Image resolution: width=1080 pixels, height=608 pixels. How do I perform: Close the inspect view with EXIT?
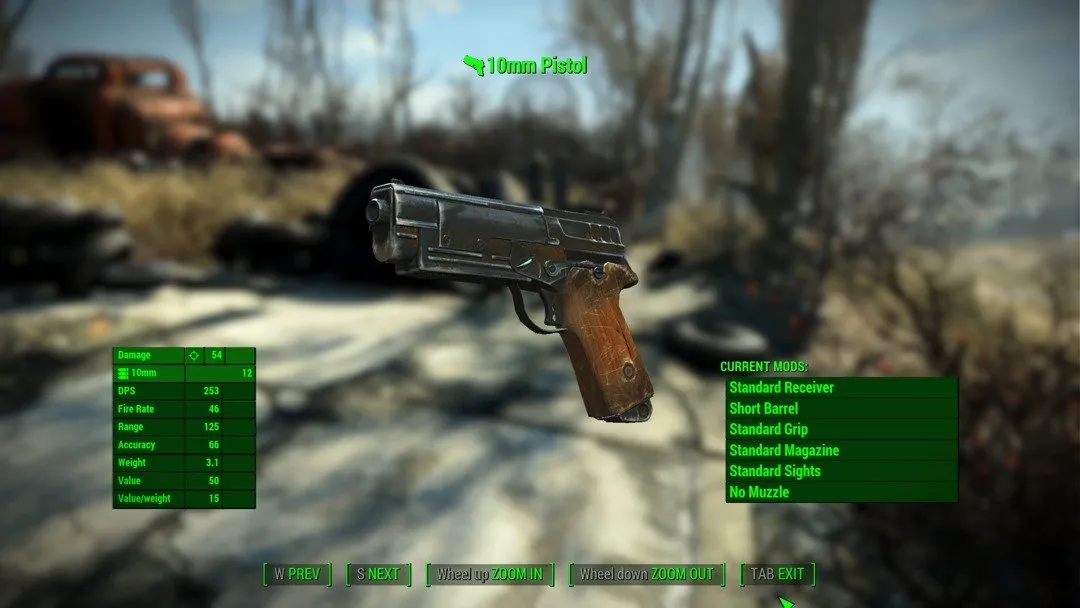pos(777,574)
